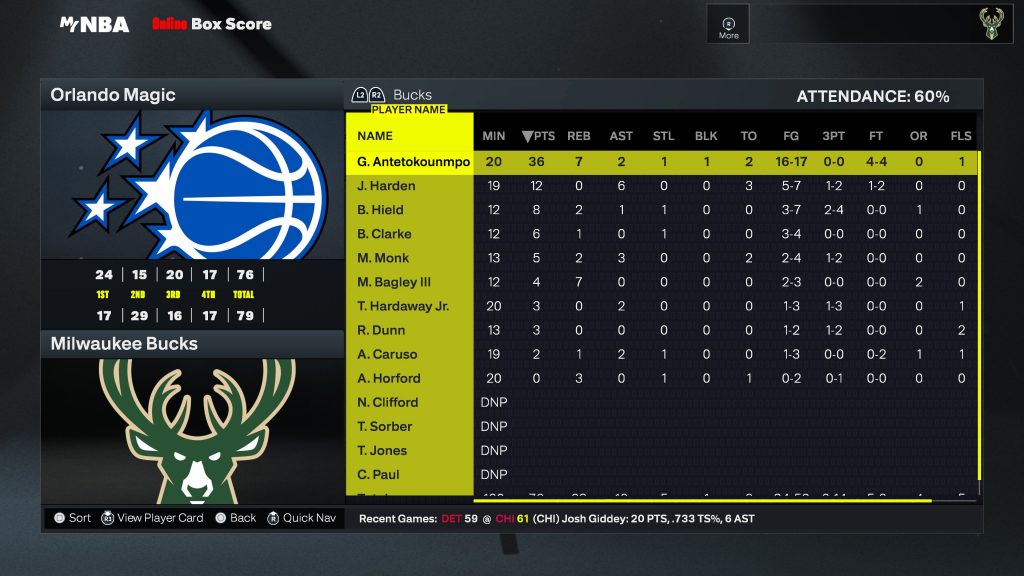The width and height of the screenshot is (1024, 576).
Task: Choose A. Horford's row
Action: [388, 378]
